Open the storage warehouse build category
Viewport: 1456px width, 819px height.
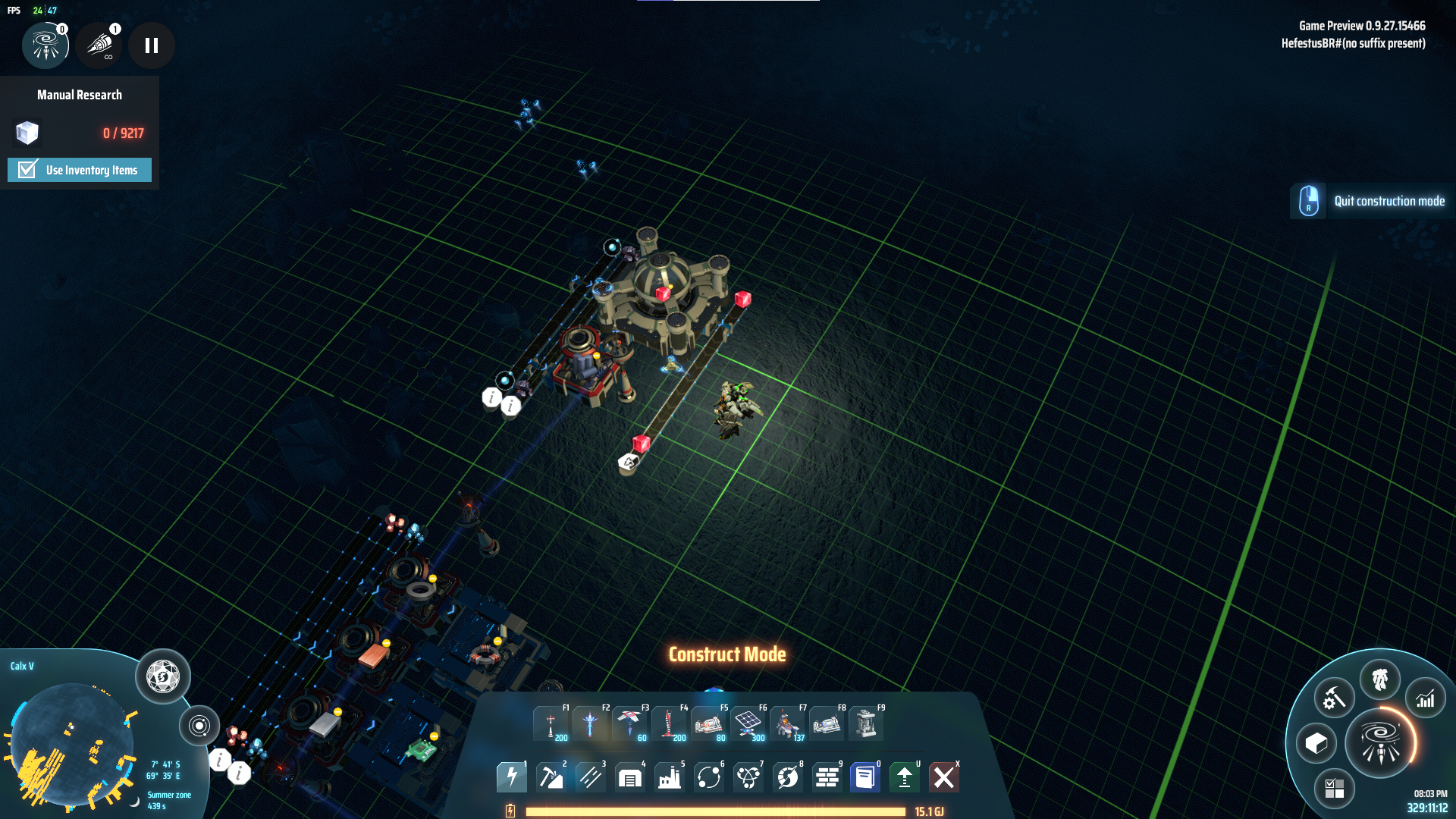(630, 777)
